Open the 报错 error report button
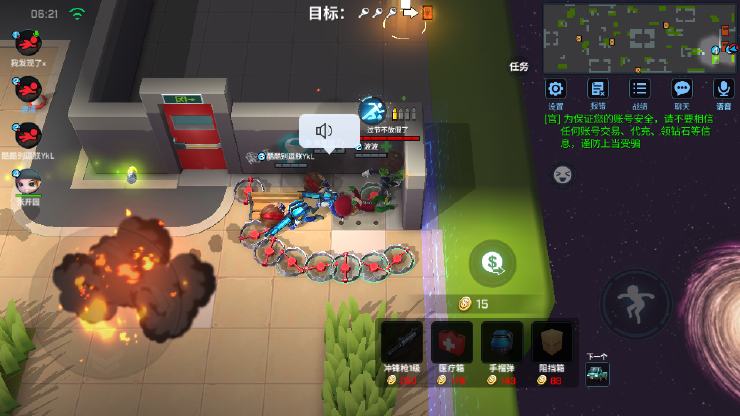 [598, 89]
